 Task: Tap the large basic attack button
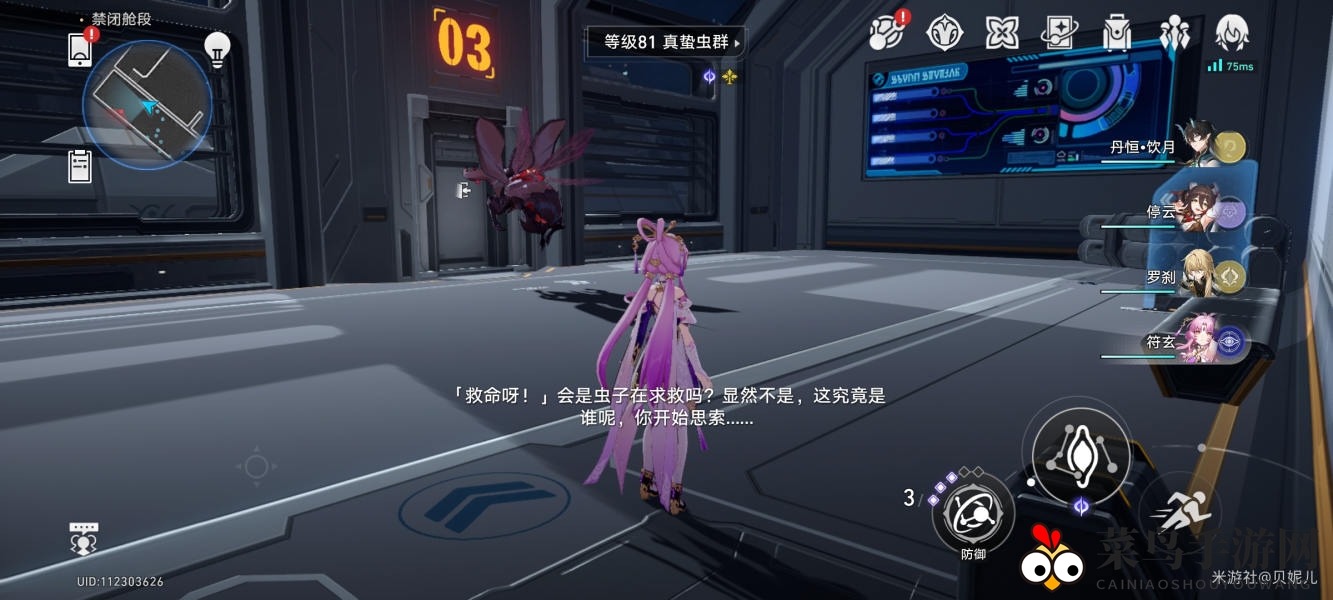(x=1081, y=456)
